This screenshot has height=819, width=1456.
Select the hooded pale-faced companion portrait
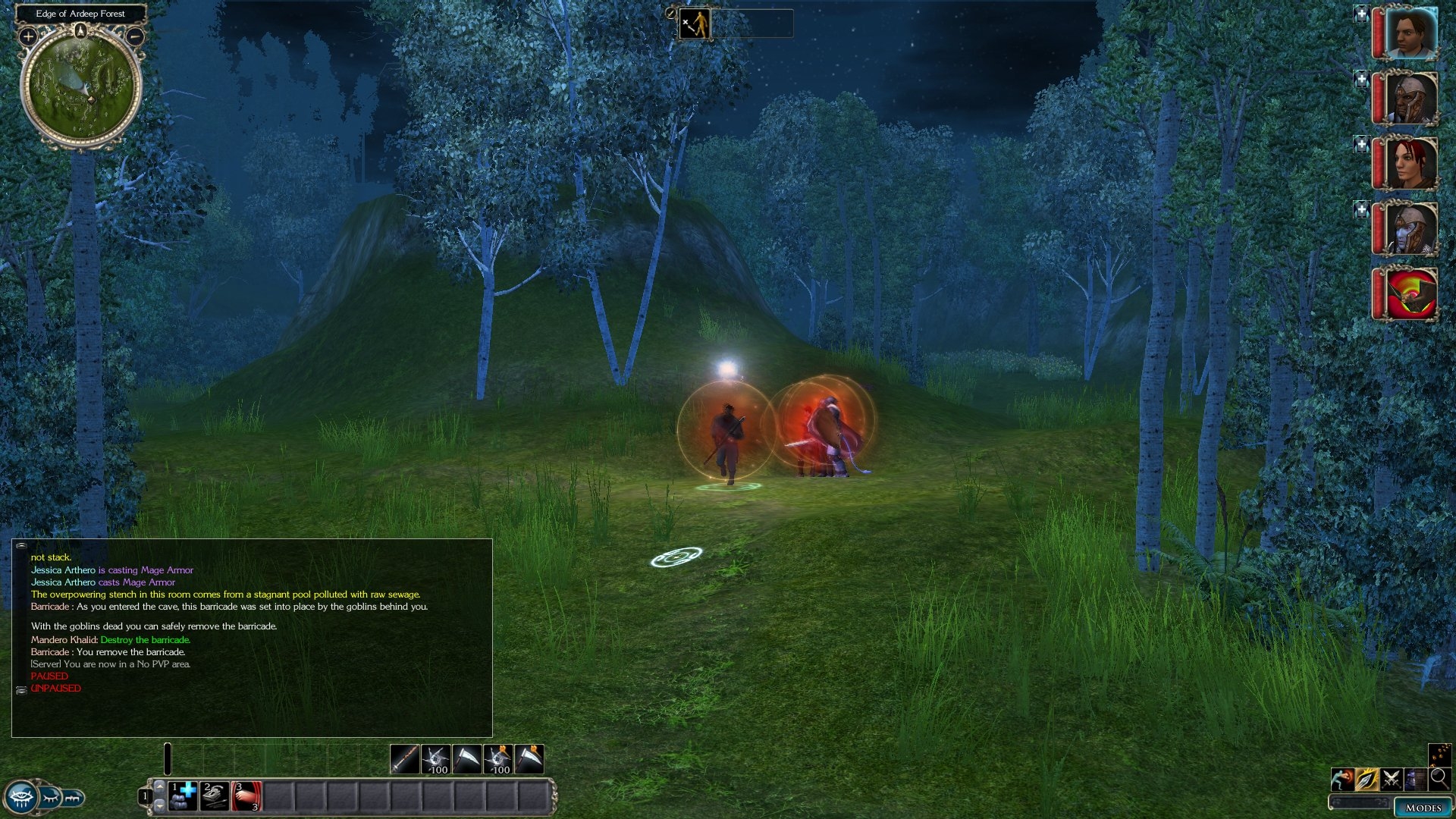[1410, 227]
